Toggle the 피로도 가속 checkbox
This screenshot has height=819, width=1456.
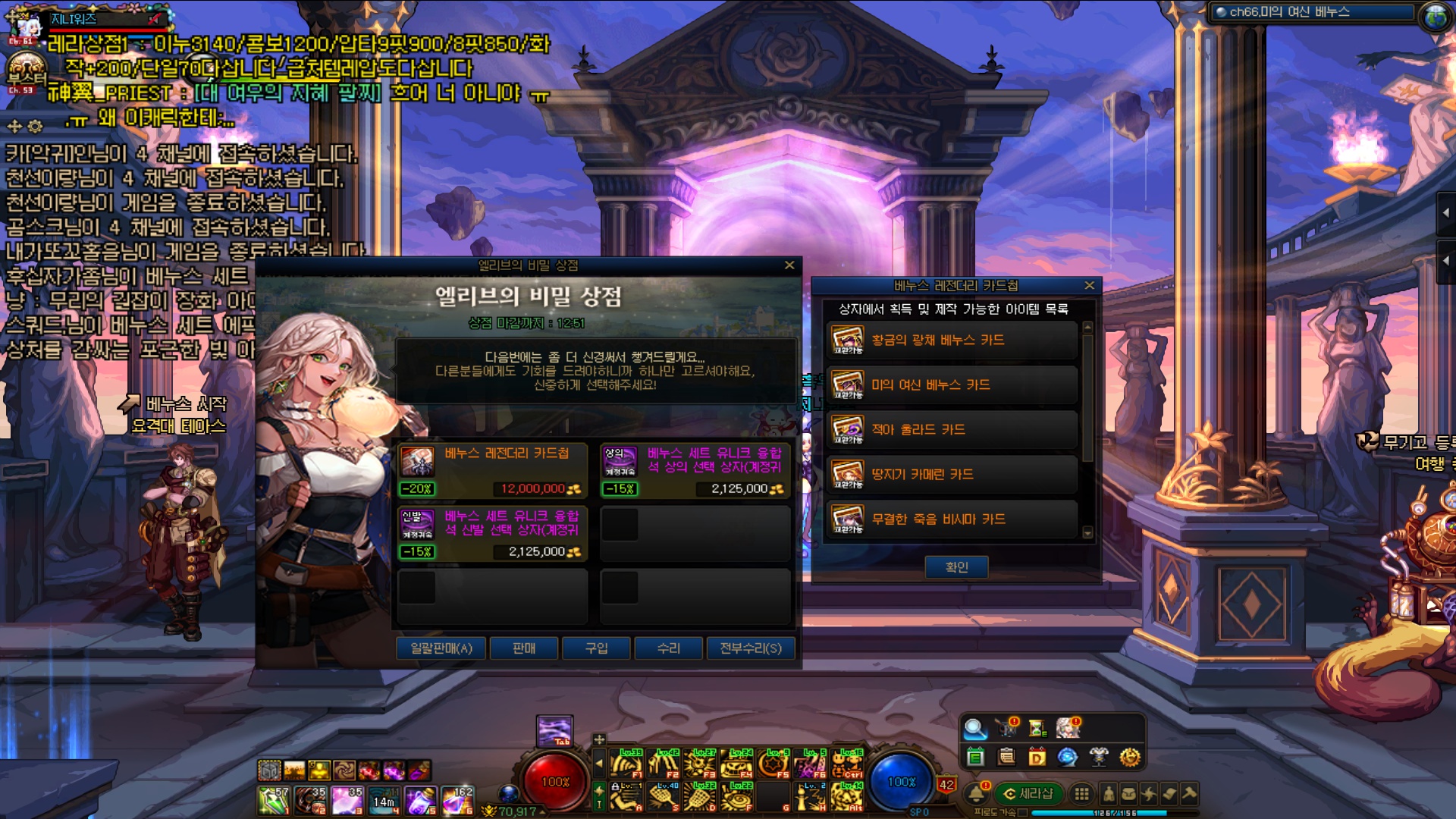[1023, 812]
